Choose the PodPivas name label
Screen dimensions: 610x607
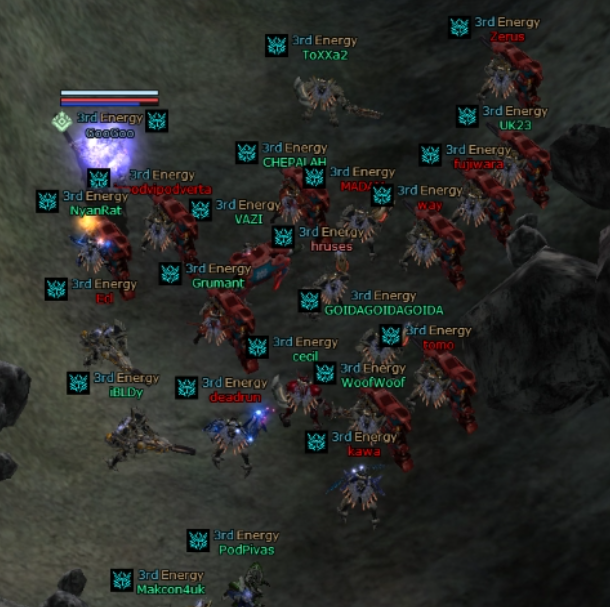click(246, 549)
